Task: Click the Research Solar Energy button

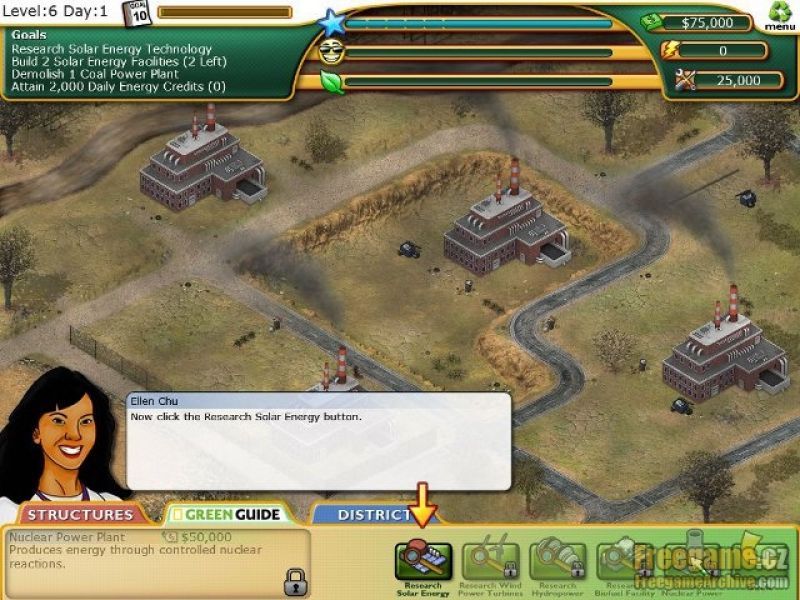Action: click(424, 562)
